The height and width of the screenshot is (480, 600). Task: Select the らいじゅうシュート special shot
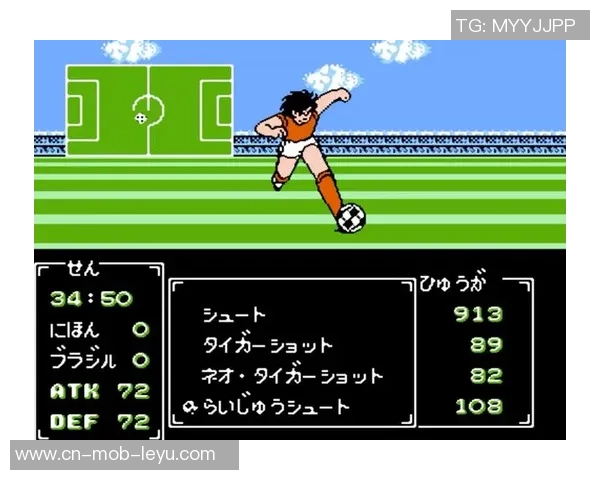(275, 407)
